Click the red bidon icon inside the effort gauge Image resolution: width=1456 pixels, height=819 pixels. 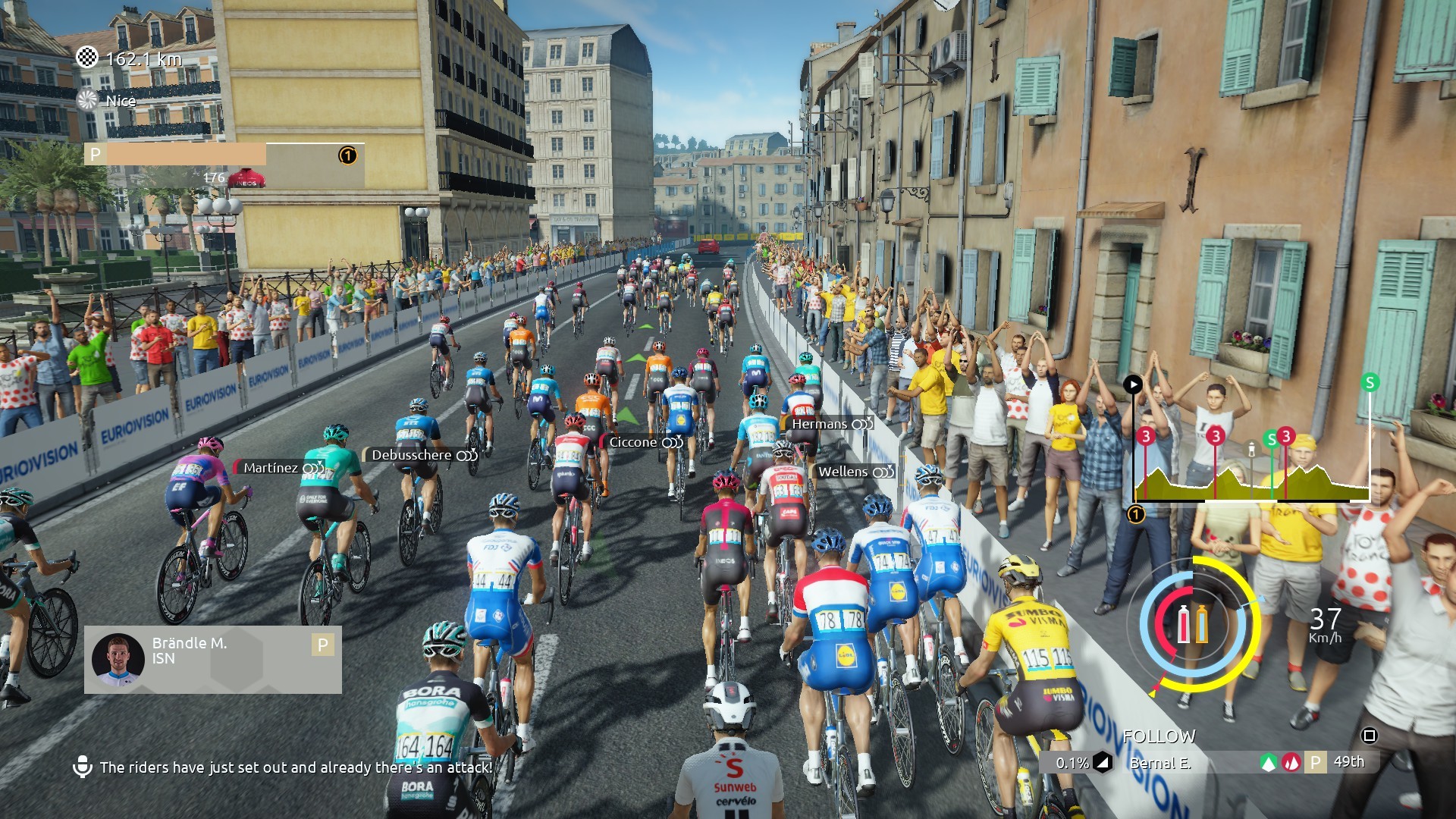tap(1183, 624)
